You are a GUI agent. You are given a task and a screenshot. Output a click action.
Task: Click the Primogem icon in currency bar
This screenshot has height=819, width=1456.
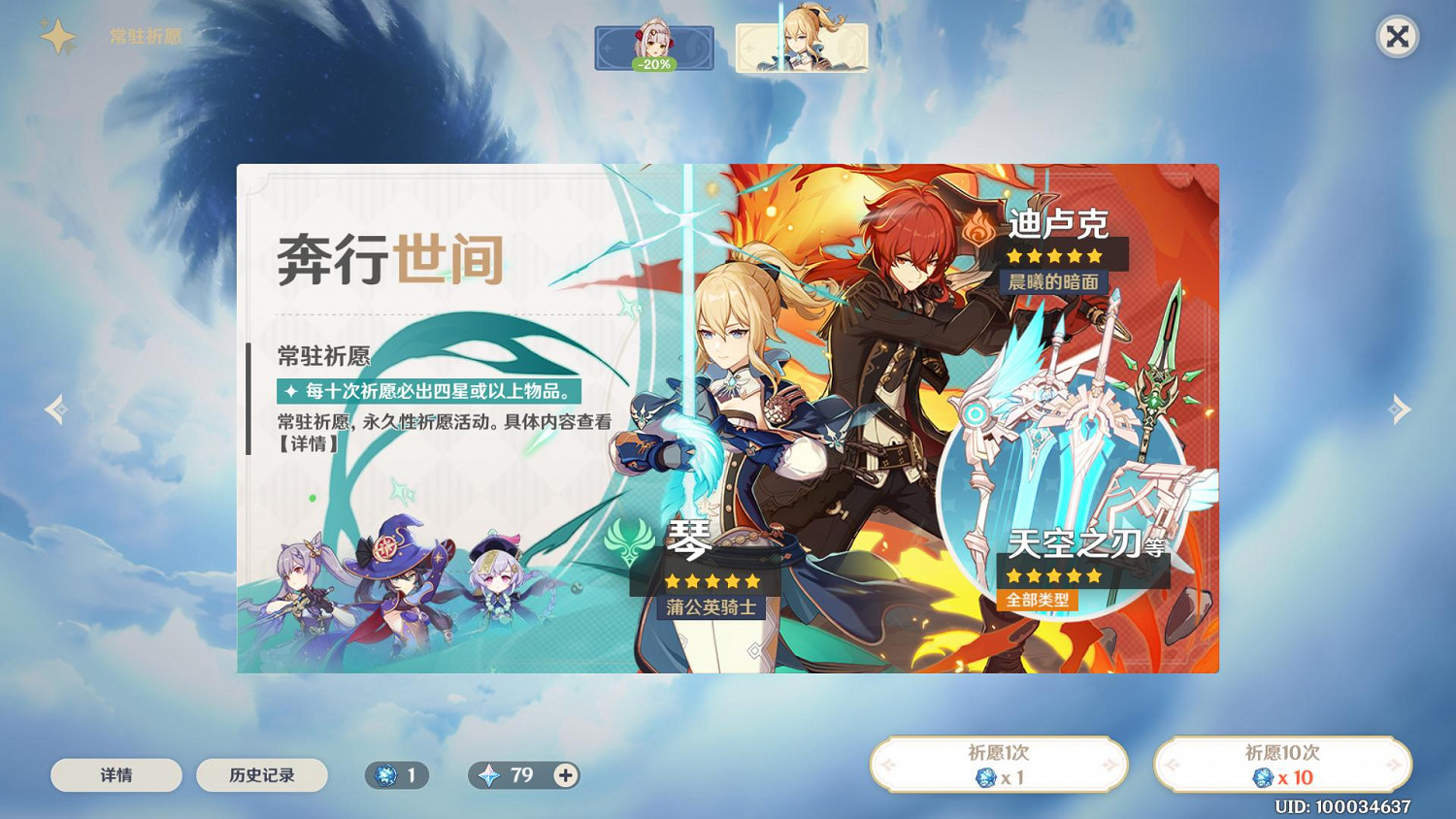[x=489, y=775]
